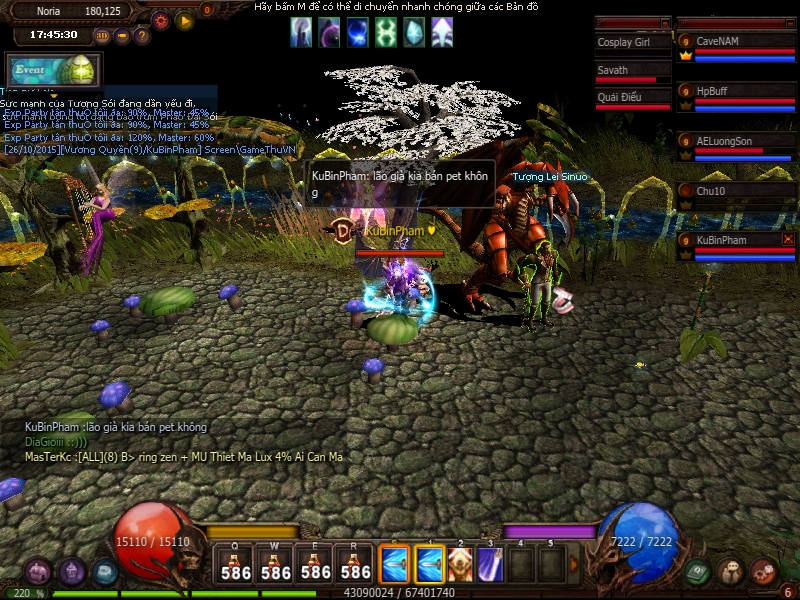Activate the skill in hotbar slot 2
The image size is (800, 600).
[460, 564]
